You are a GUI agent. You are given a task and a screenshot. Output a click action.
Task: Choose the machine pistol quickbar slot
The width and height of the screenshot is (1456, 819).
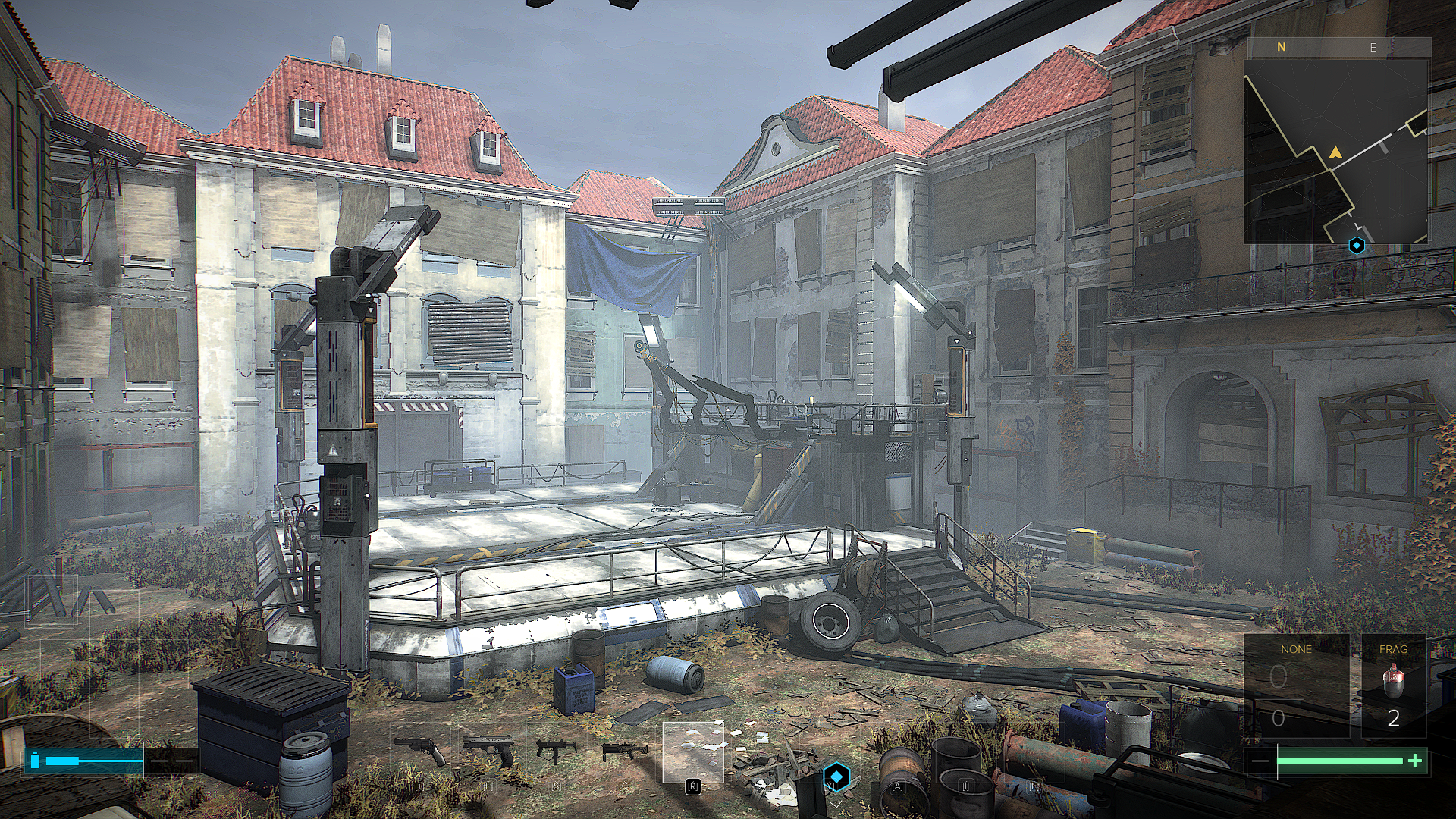pos(556,750)
